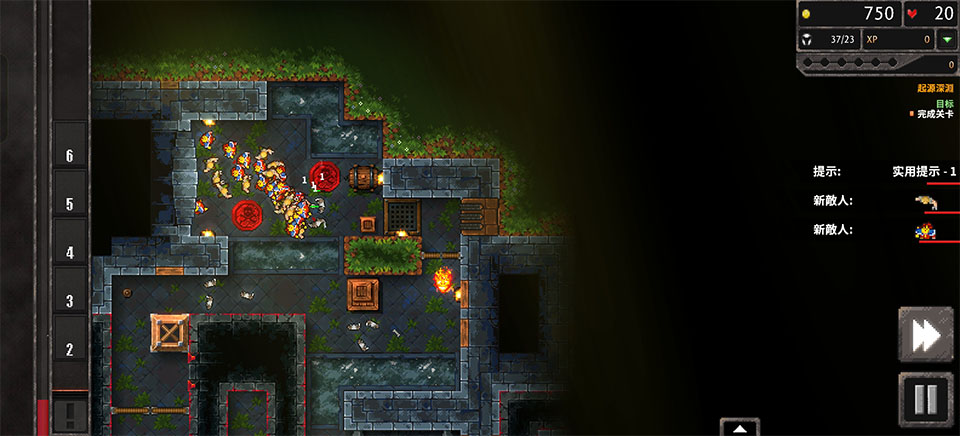Select wave 5 in the wave track
The height and width of the screenshot is (436, 960).
[70, 204]
